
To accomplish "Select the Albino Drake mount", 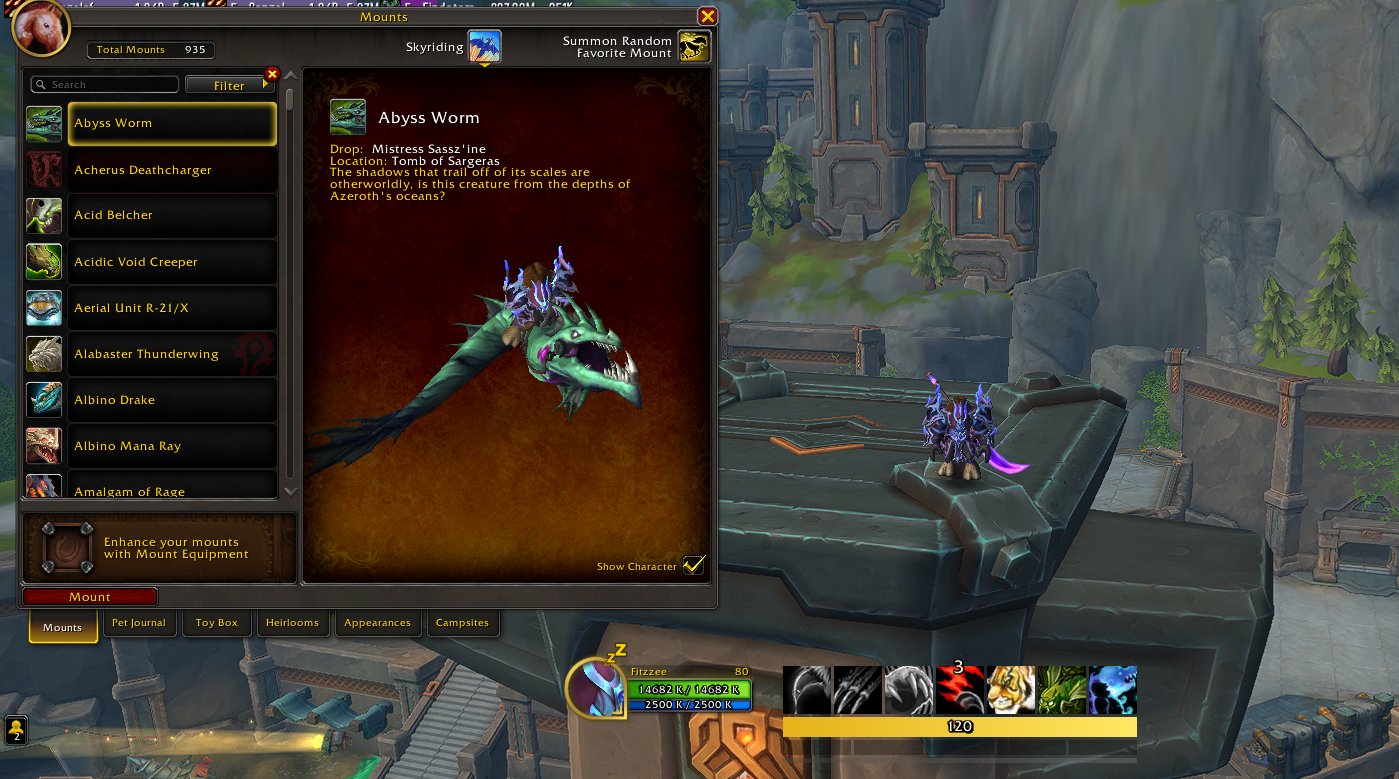I will pos(172,400).
